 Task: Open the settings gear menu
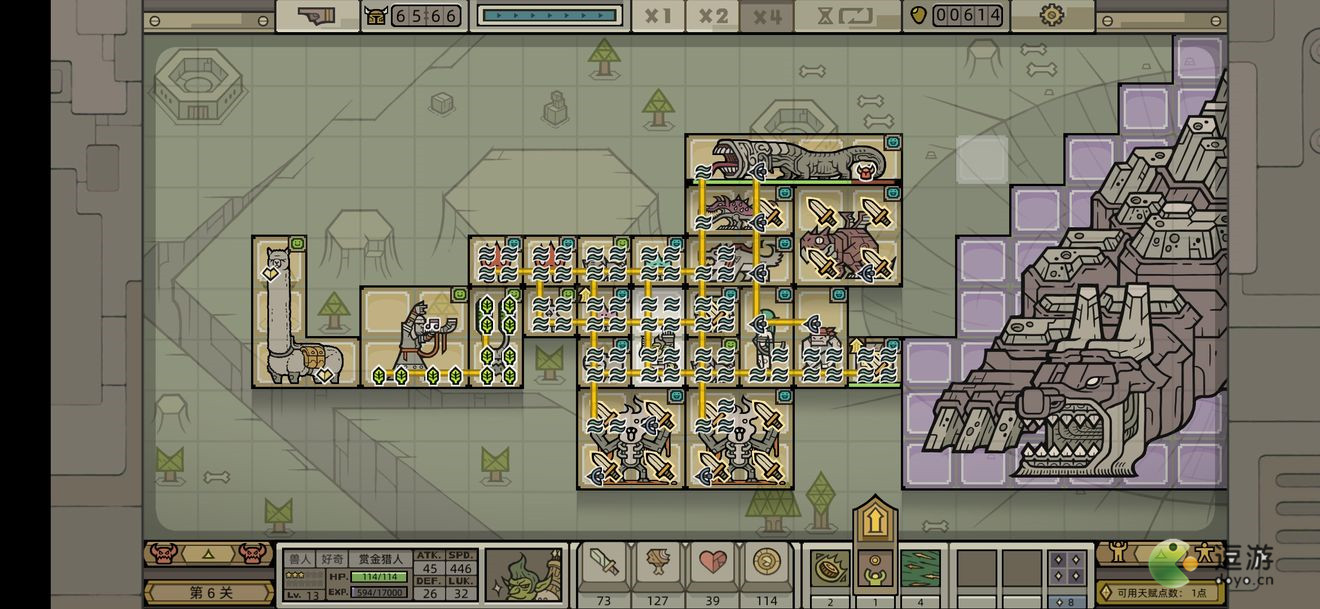click(x=1051, y=16)
